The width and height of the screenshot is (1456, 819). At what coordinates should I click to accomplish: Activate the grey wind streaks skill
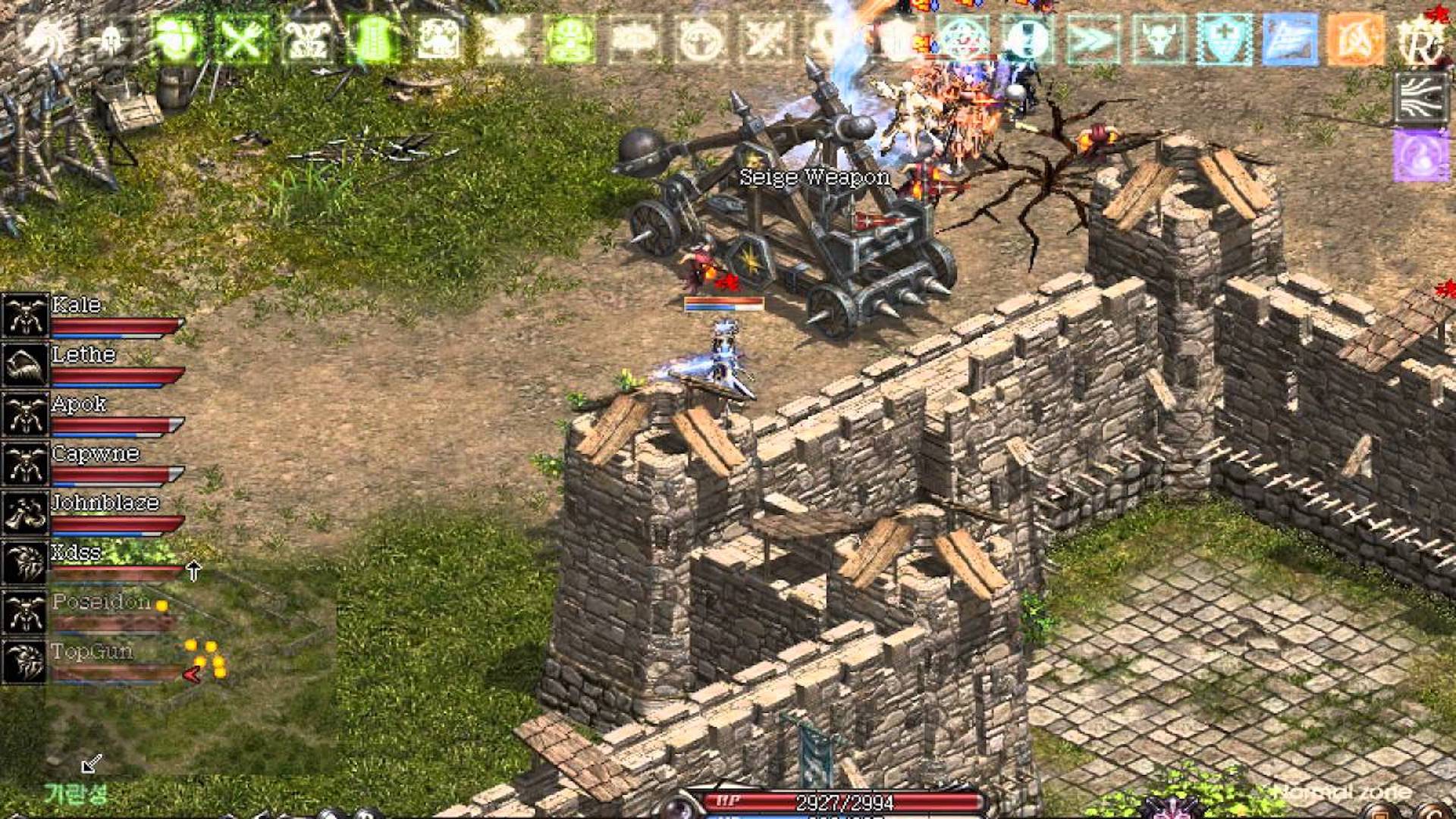(x=1420, y=98)
